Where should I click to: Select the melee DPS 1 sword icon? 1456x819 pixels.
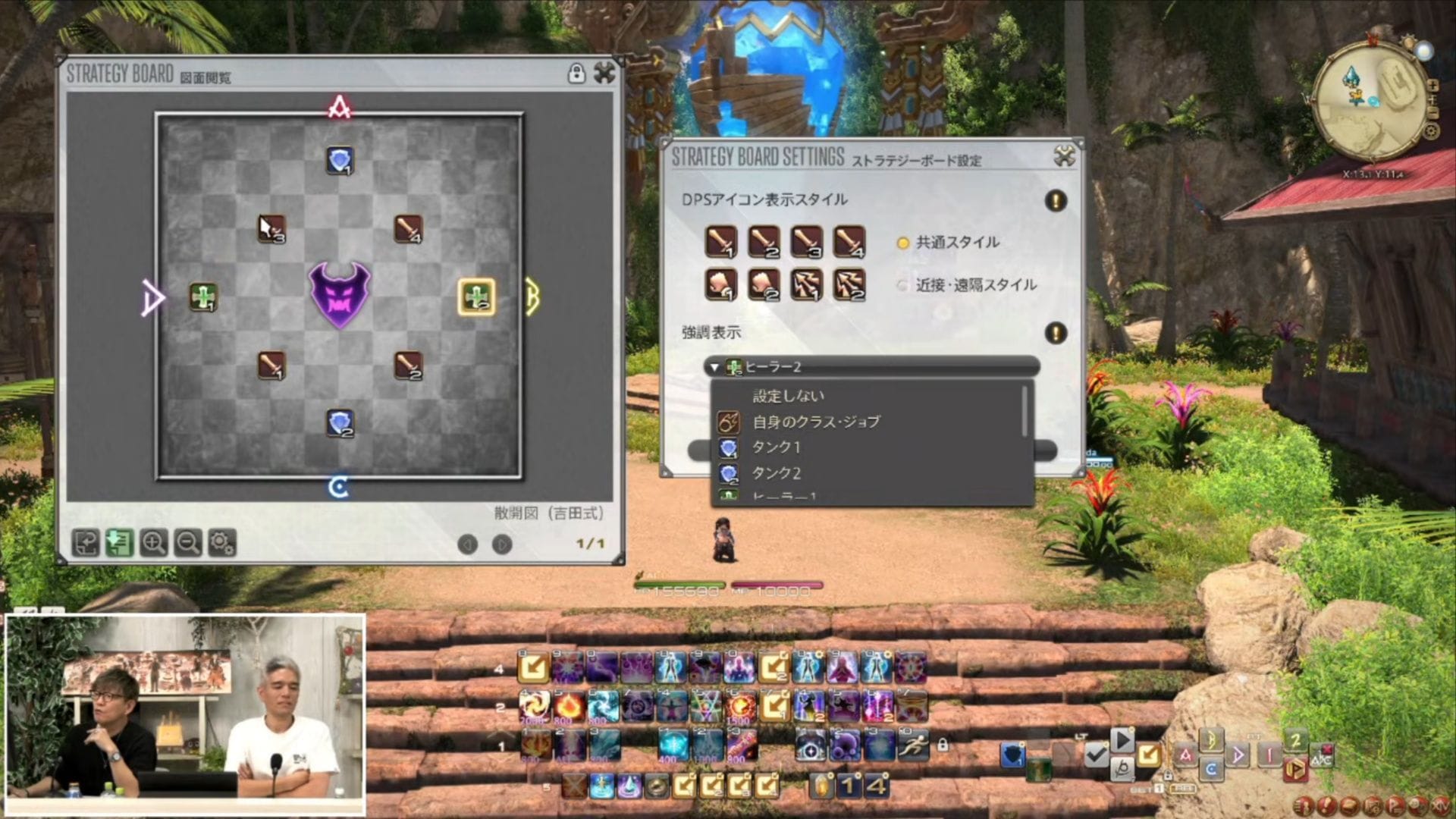pyautogui.click(x=721, y=243)
